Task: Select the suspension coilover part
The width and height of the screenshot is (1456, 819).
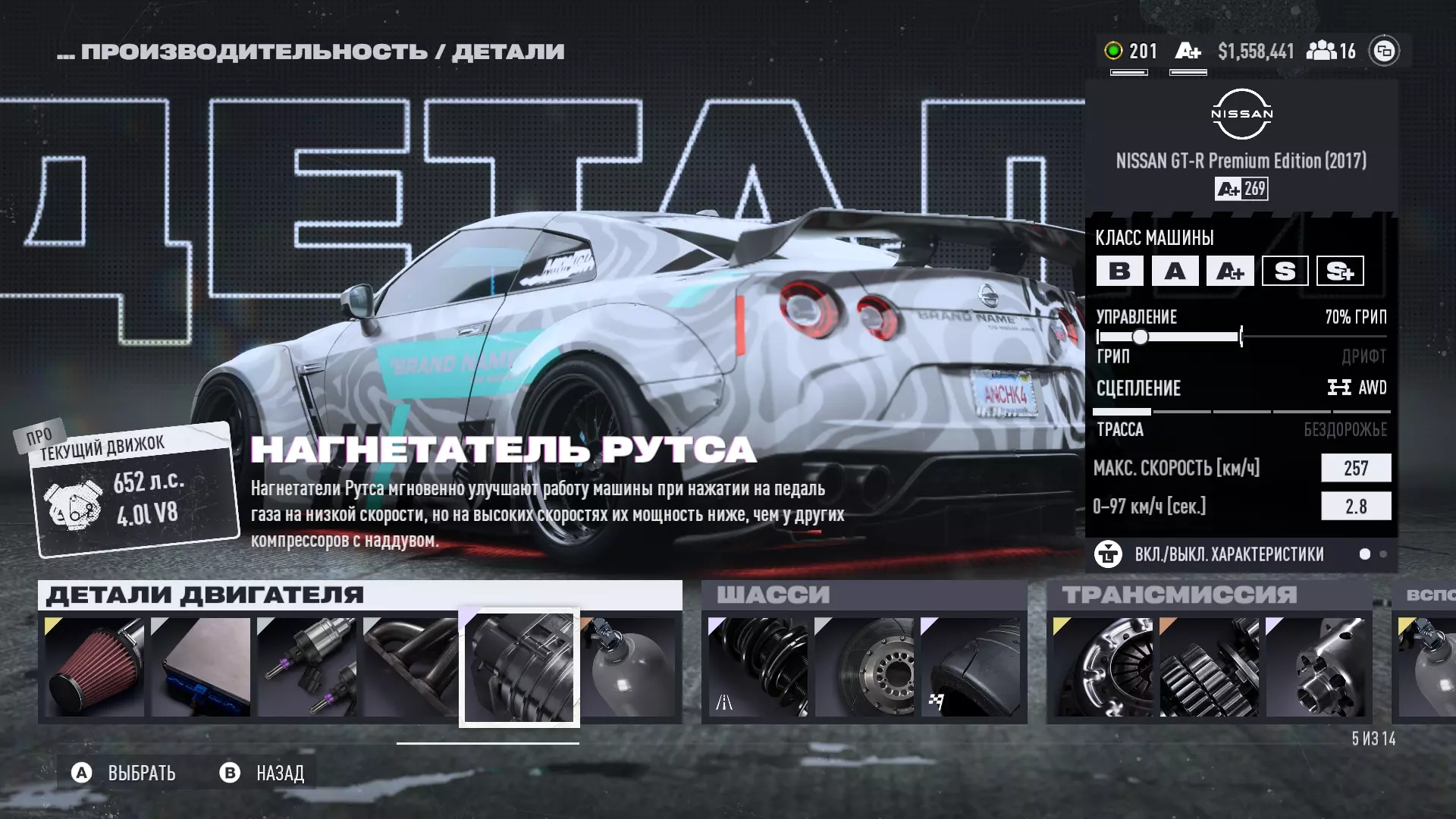Action: (x=758, y=667)
